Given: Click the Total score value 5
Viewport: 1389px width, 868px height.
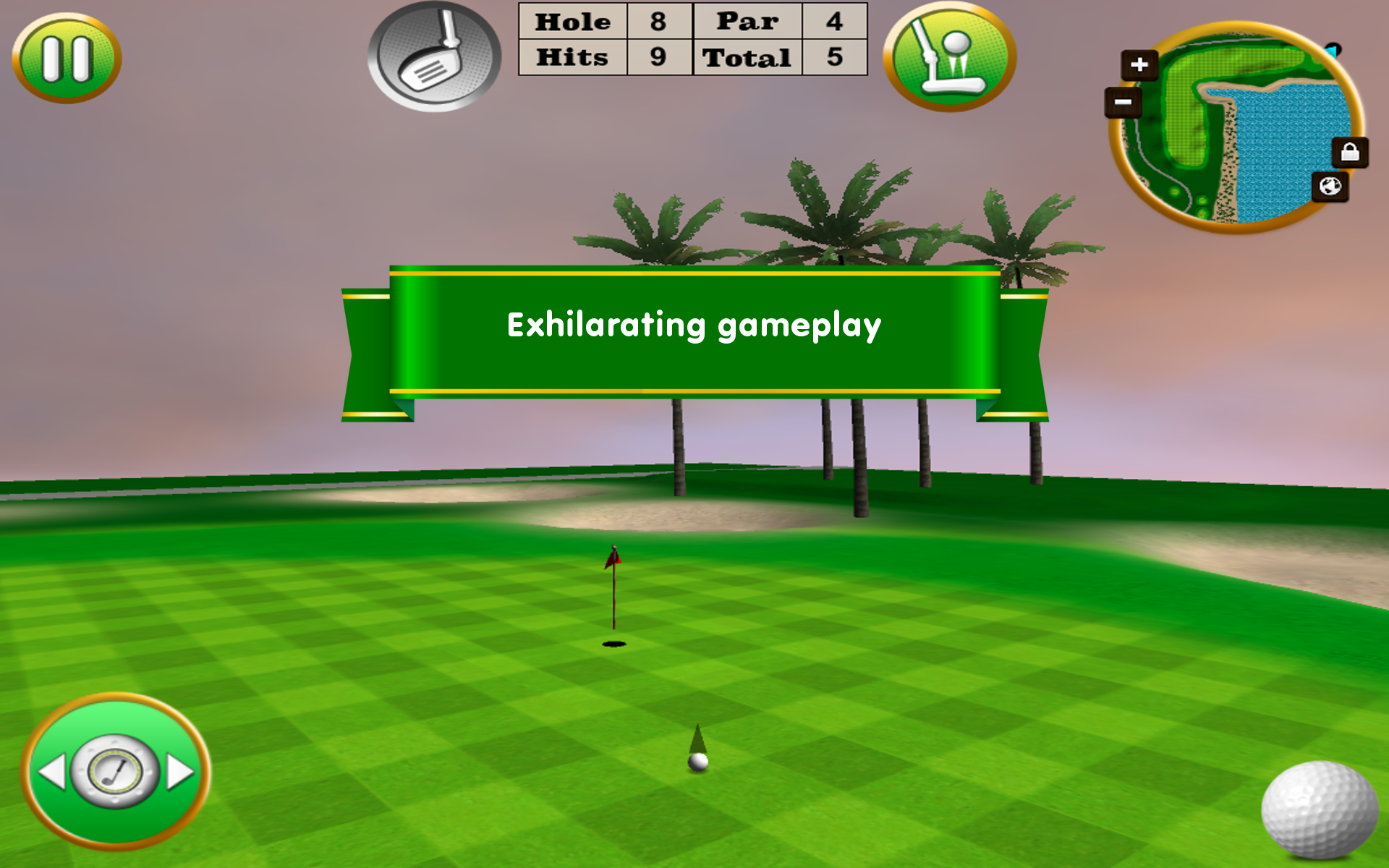Looking at the screenshot, I should point(833,56).
